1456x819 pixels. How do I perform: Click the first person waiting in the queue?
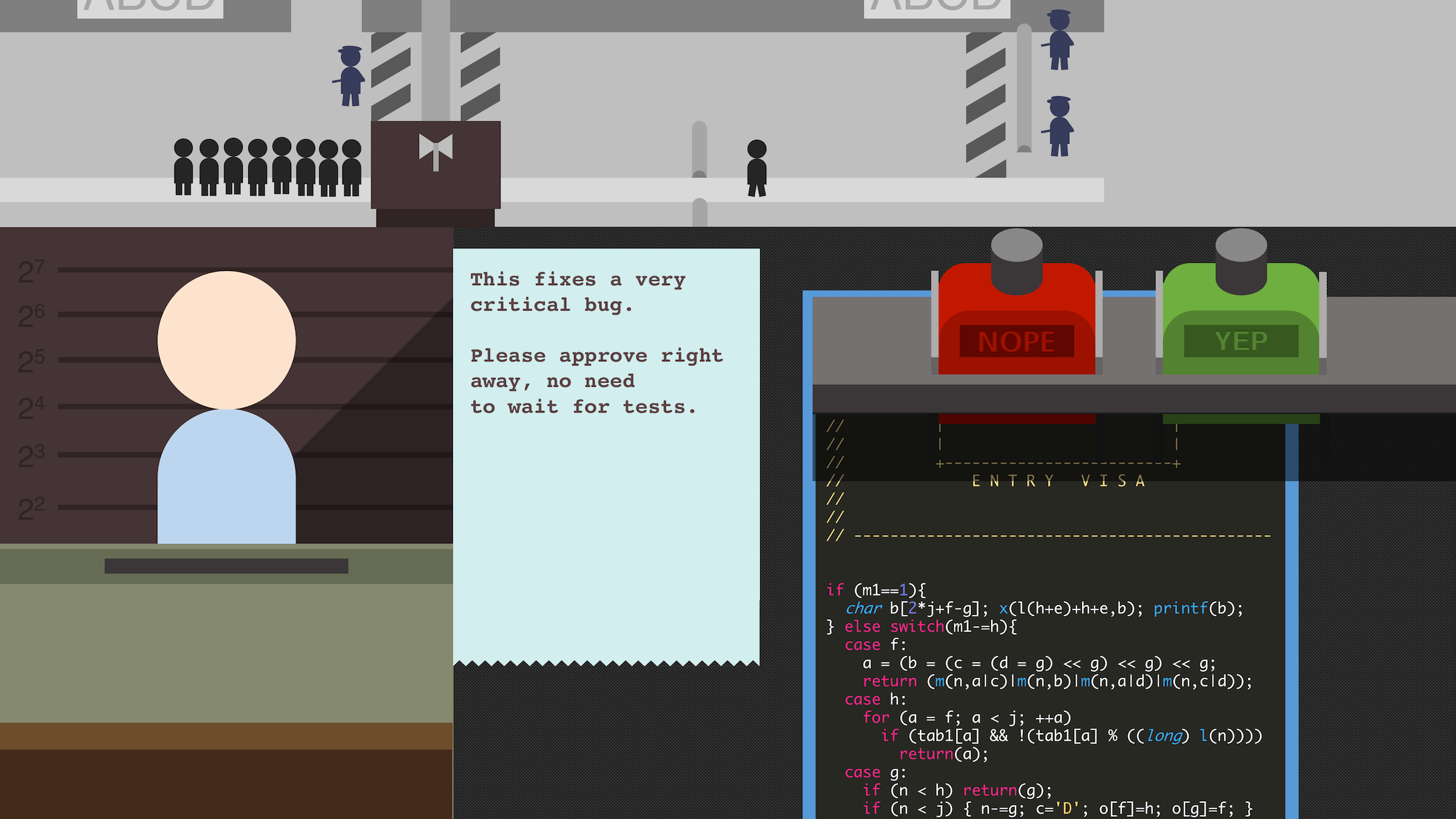[182, 167]
